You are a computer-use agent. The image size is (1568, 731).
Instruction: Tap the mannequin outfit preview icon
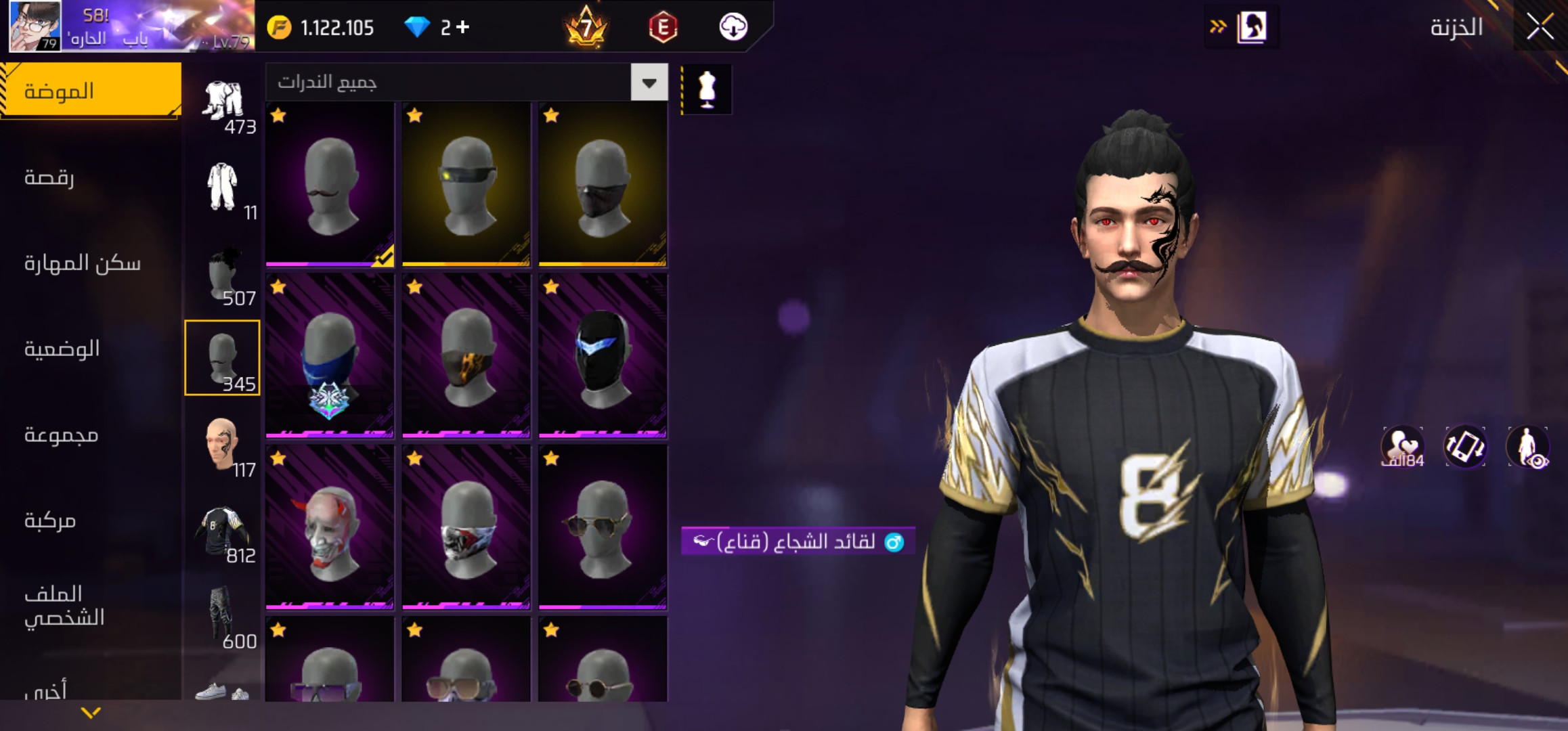pos(707,89)
